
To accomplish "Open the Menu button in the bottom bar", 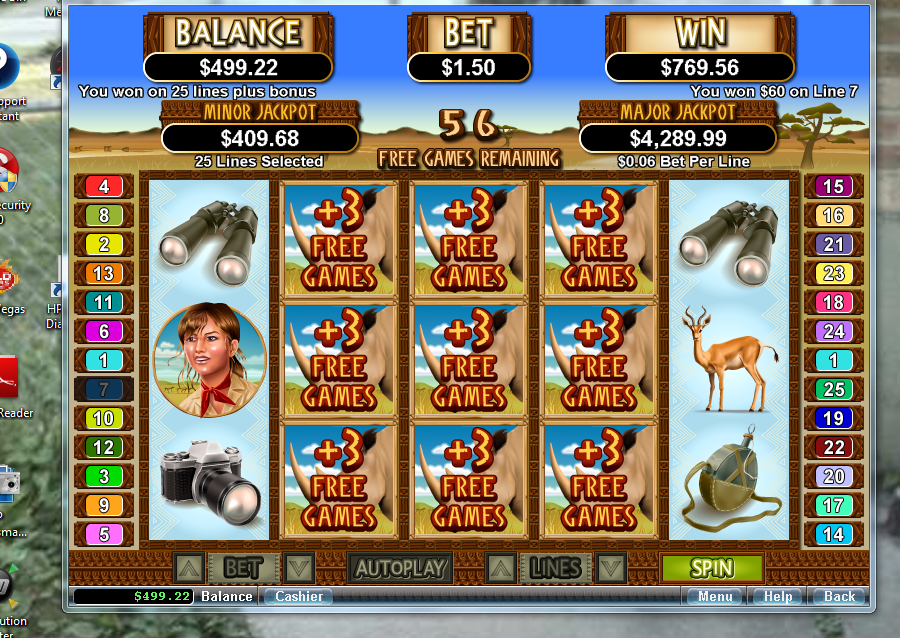I will [715, 596].
